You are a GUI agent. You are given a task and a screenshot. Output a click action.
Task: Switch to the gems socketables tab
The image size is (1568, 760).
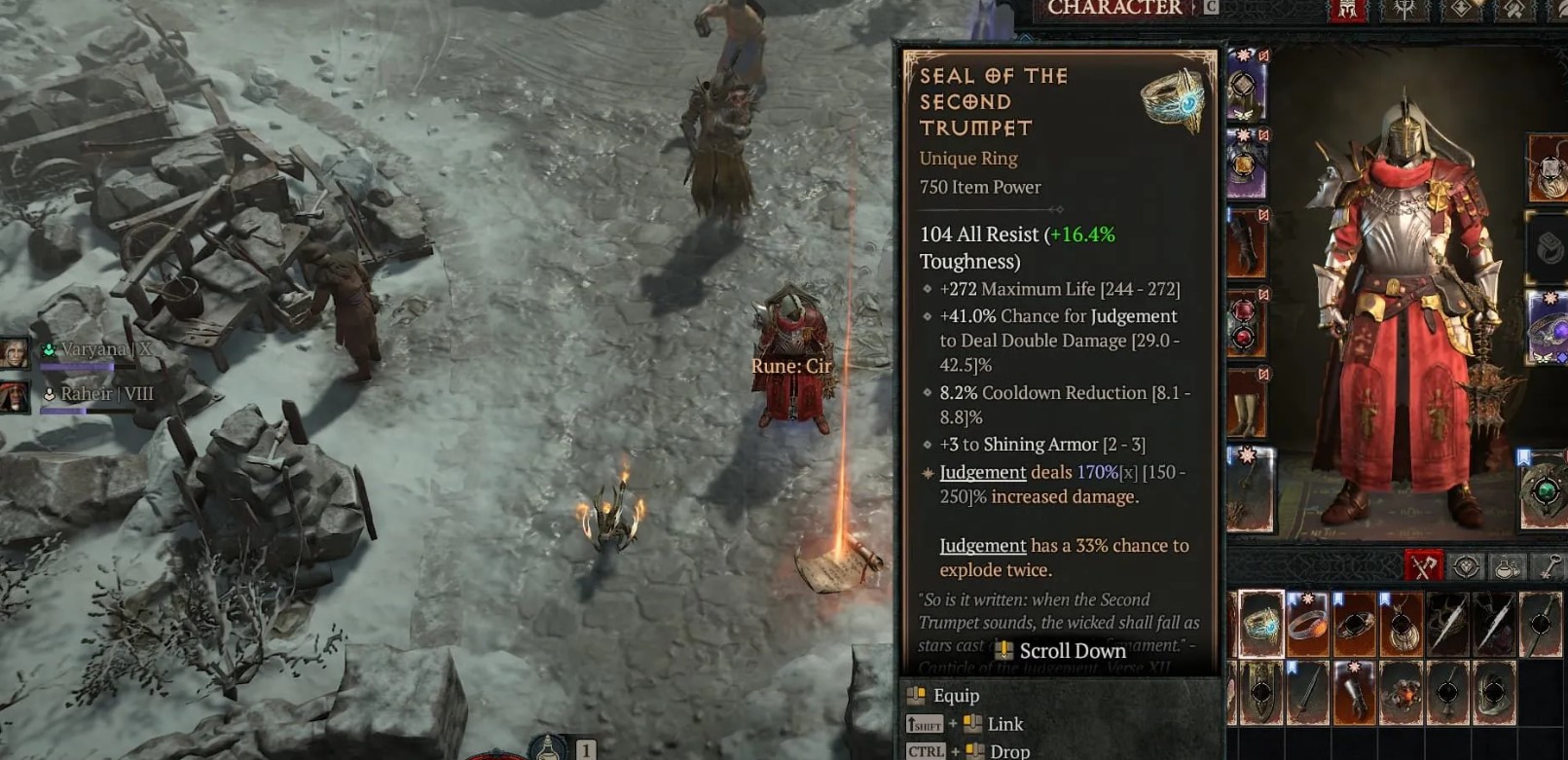coord(1466,566)
